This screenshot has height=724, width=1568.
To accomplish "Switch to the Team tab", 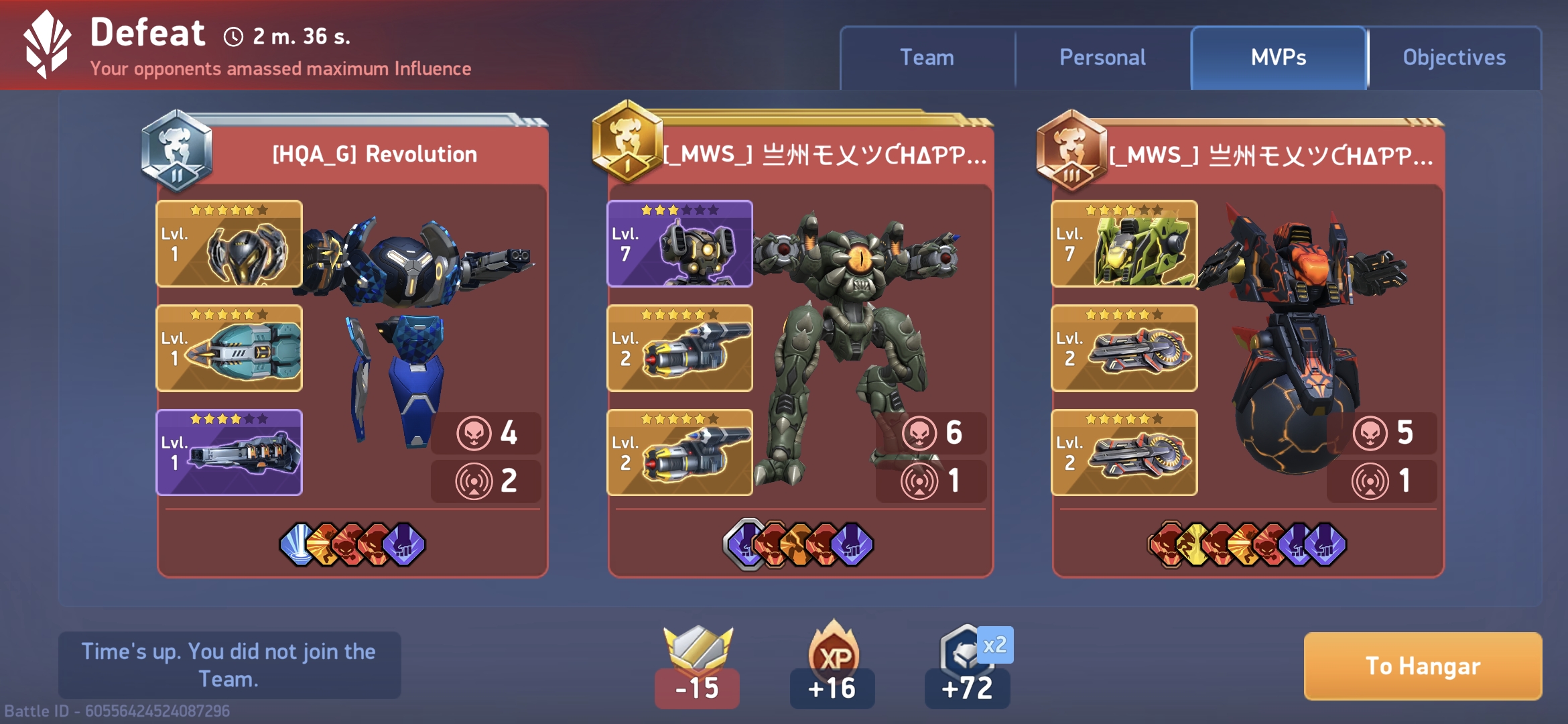I will tap(927, 58).
